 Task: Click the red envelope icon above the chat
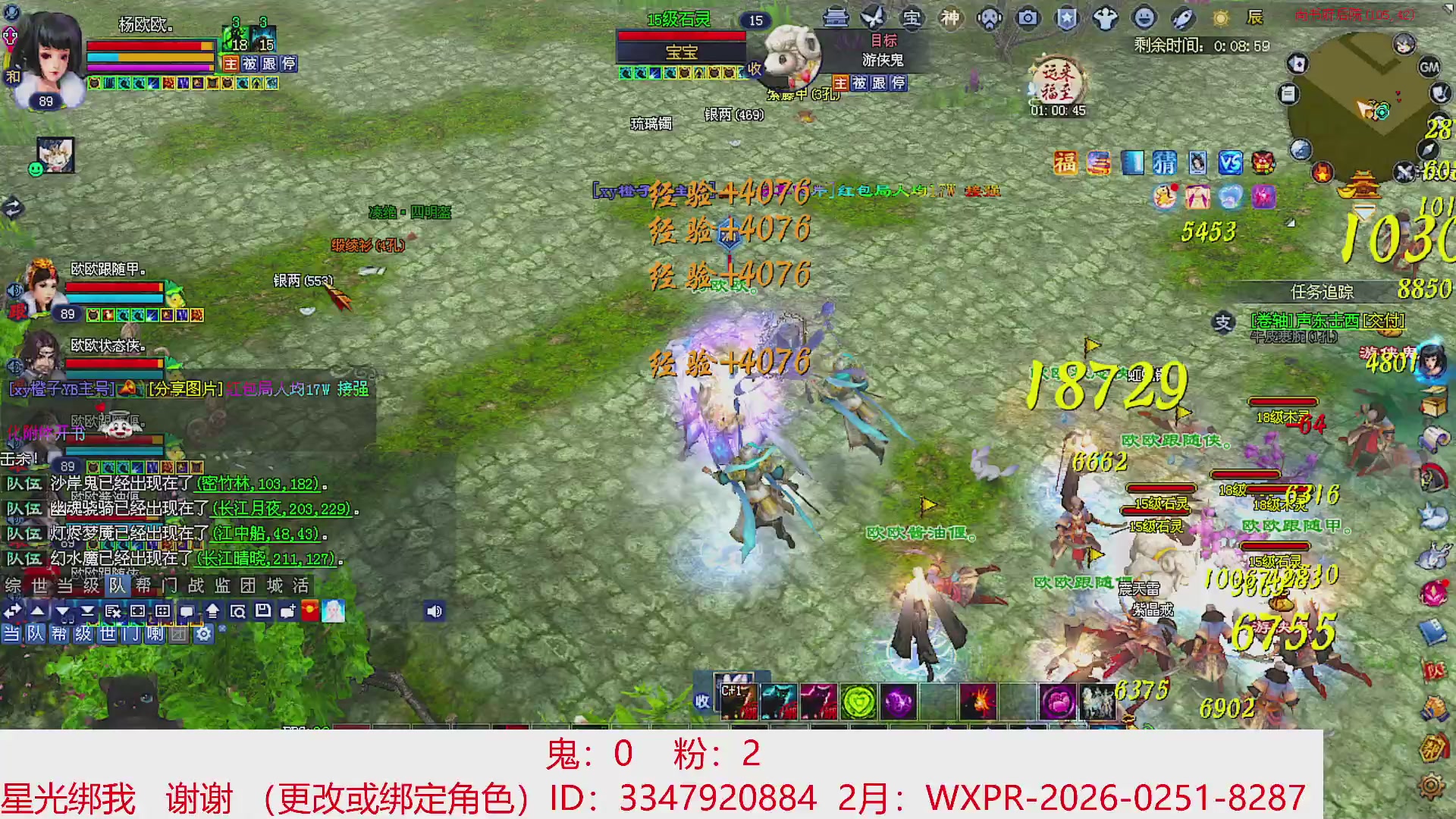click(x=309, y=612)
